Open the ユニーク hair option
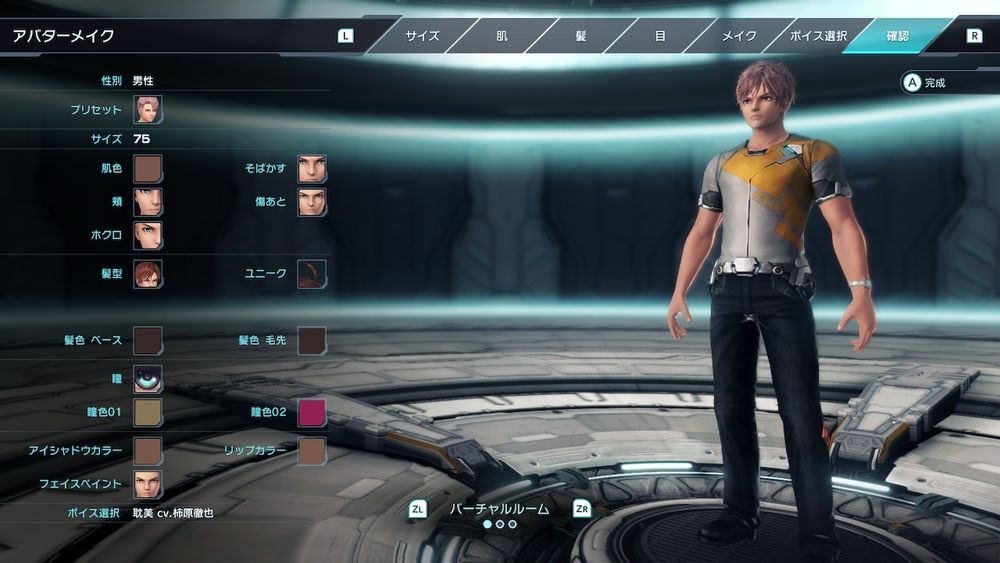Image resolution: width=1000 pixels, height=563 pixels. pos(312,274)
